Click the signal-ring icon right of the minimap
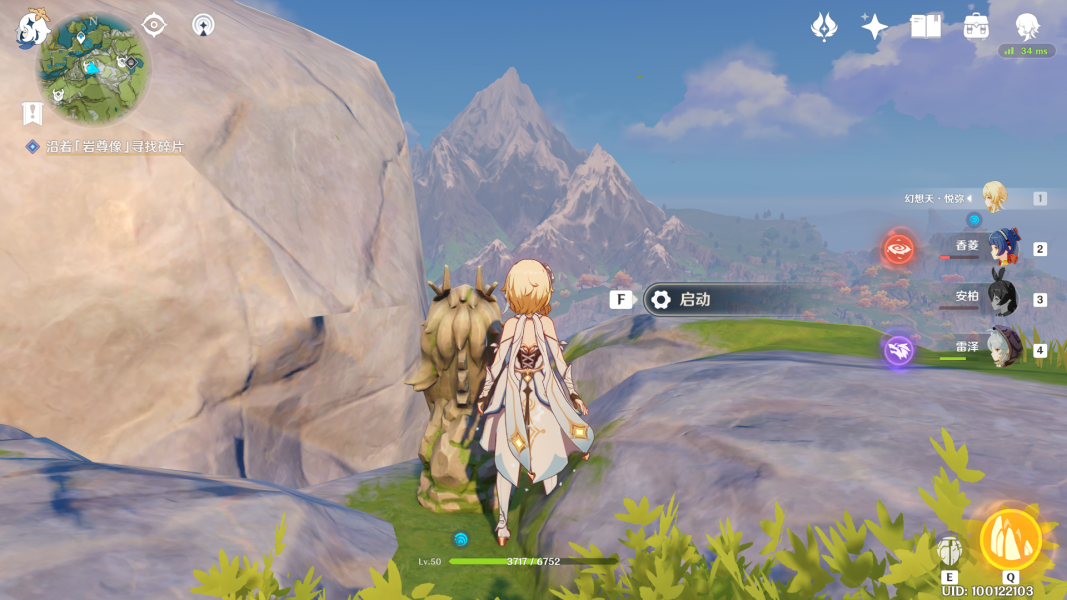 point(203,24)
